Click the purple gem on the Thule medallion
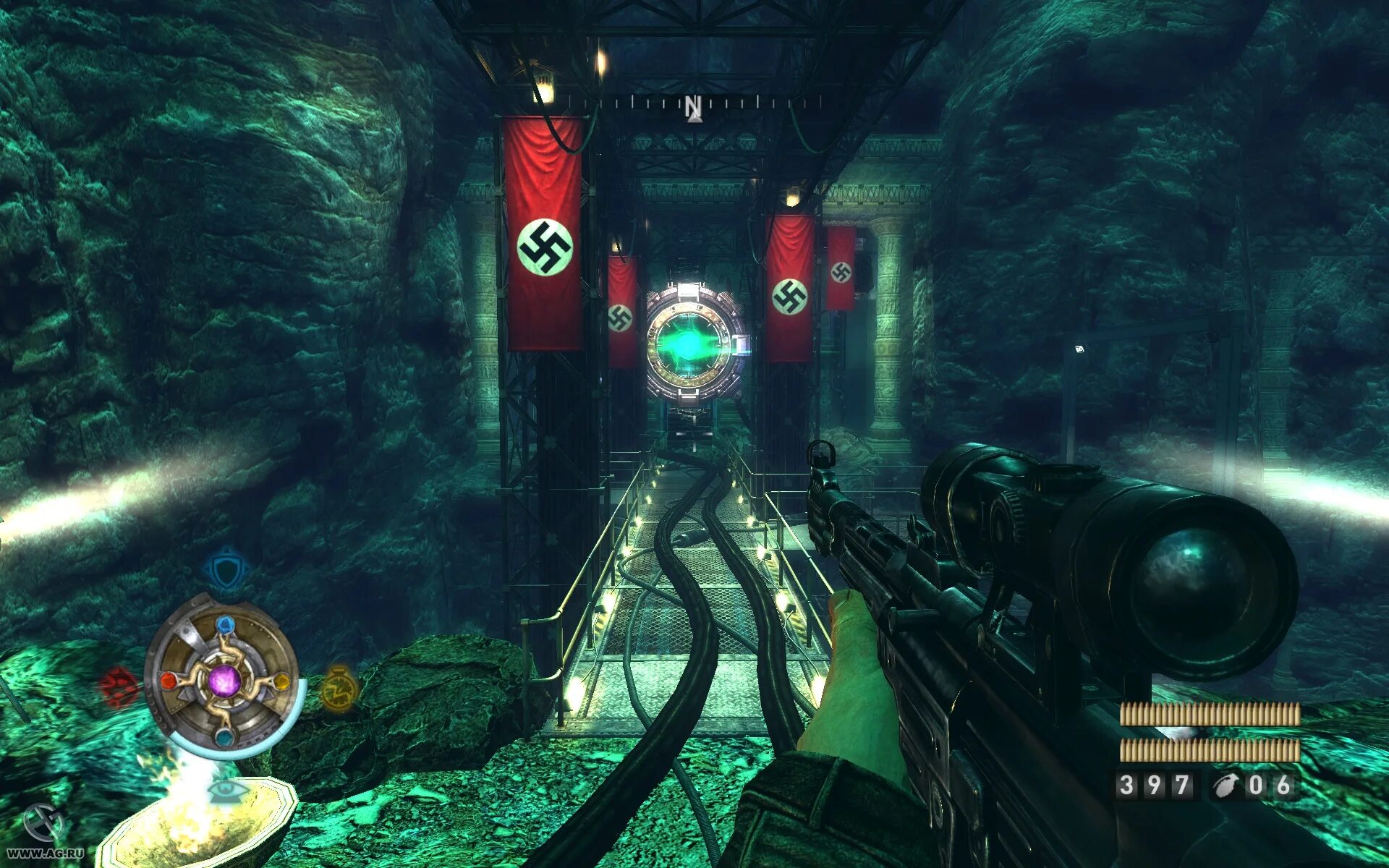Screen dimensions: 1389x868 point(224,681)
